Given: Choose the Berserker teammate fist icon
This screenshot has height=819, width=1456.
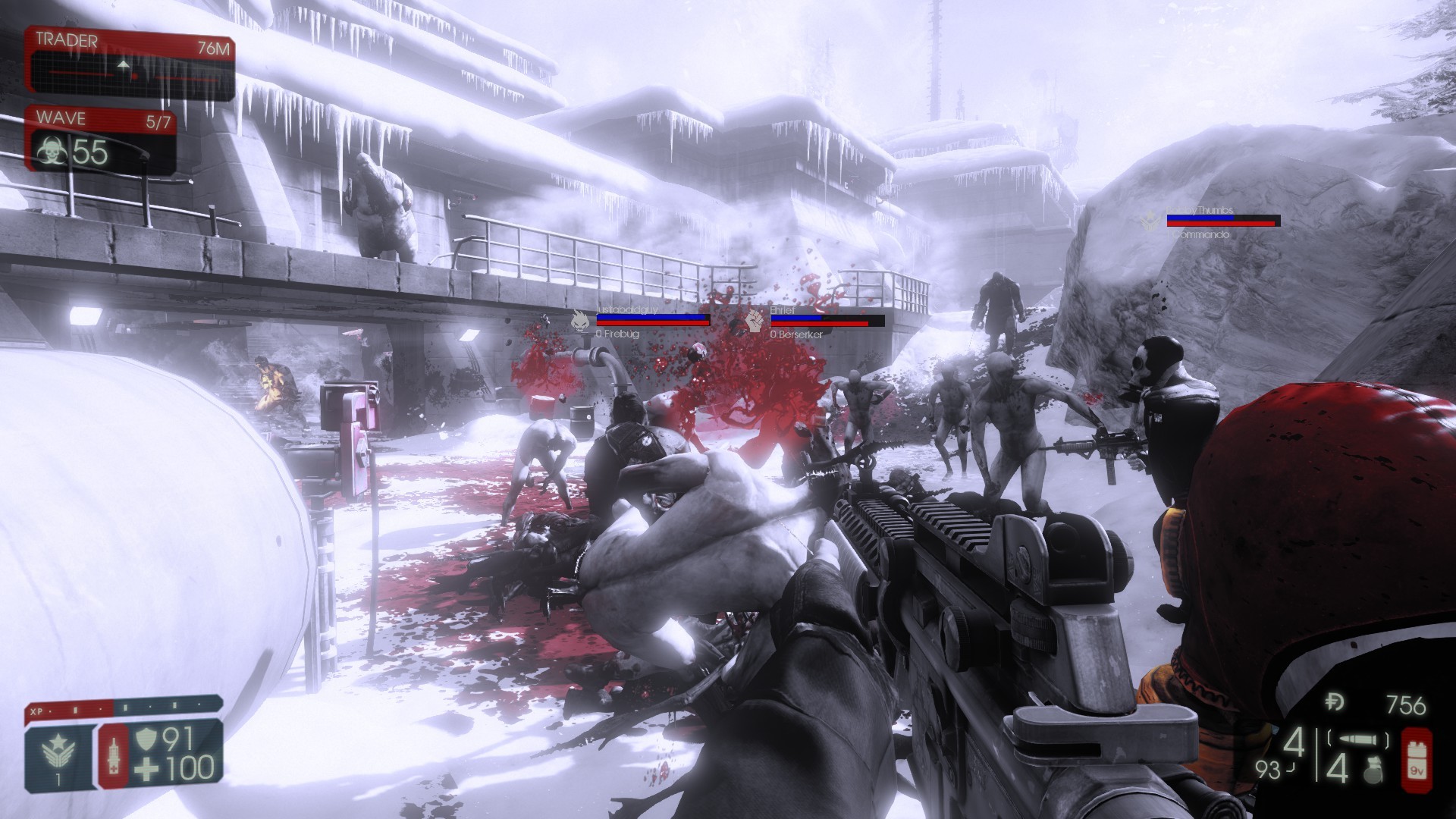Looking at the screenshot, I should pos(755,320).
